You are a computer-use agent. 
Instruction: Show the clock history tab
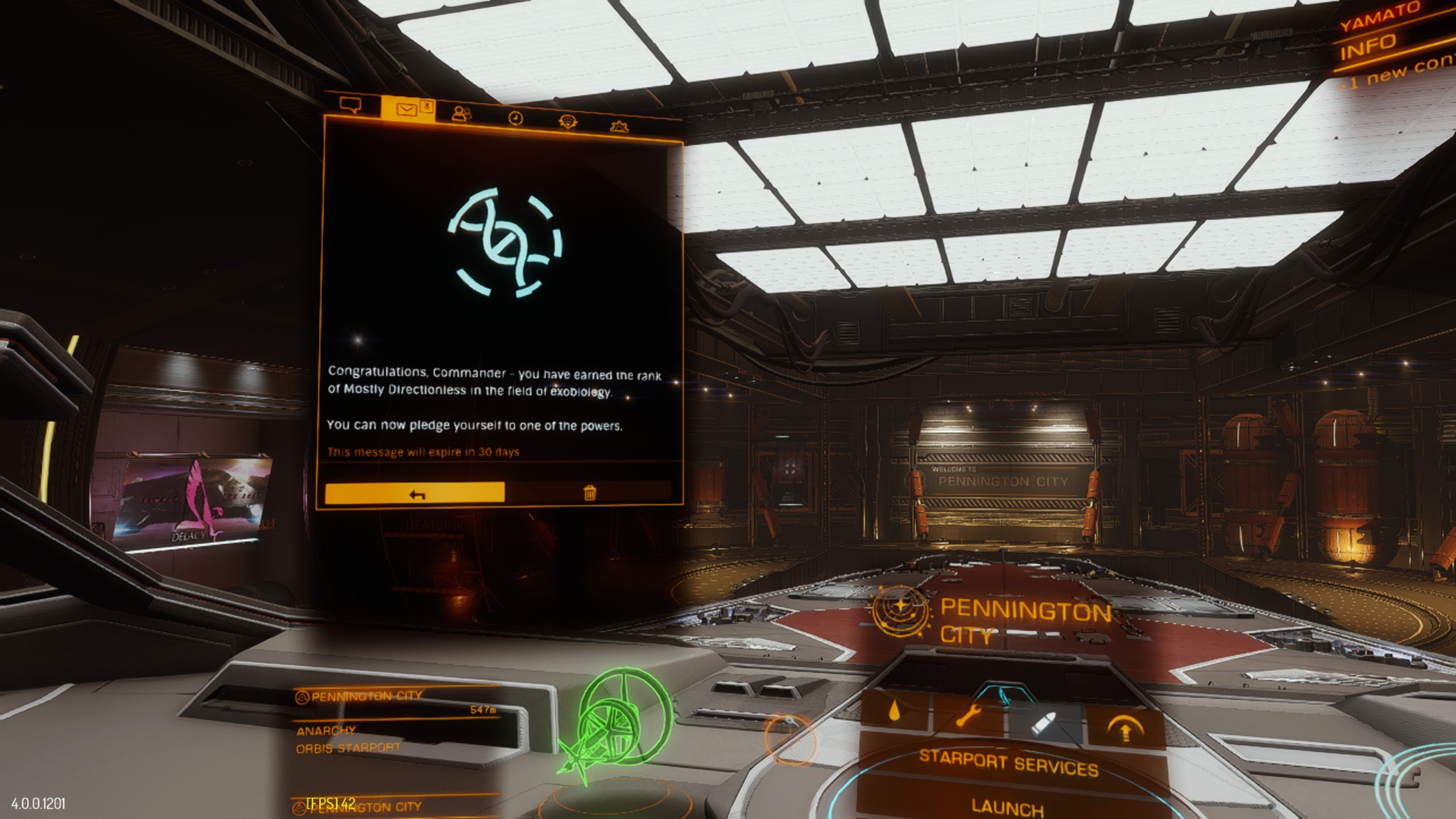(x=515, y=118)
